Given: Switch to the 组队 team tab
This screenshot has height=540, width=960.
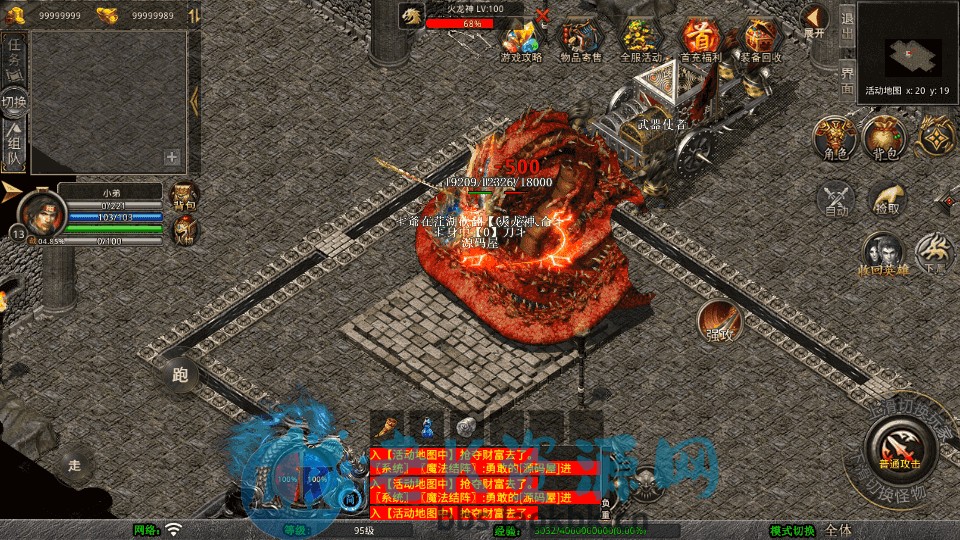Looking at the screenshot, I should click(14, 145).
